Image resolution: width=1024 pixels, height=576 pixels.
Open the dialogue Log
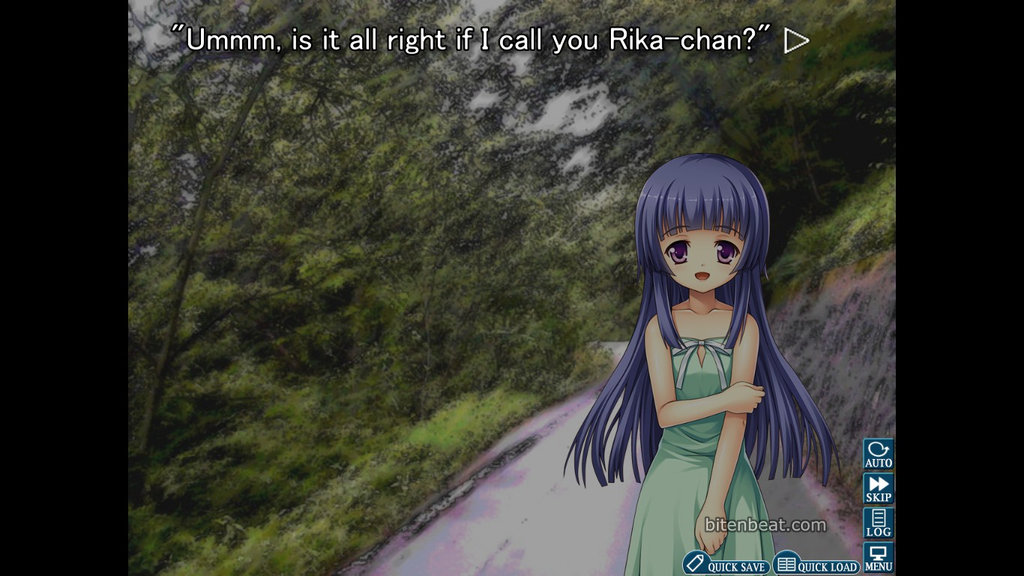click(878, 523)
